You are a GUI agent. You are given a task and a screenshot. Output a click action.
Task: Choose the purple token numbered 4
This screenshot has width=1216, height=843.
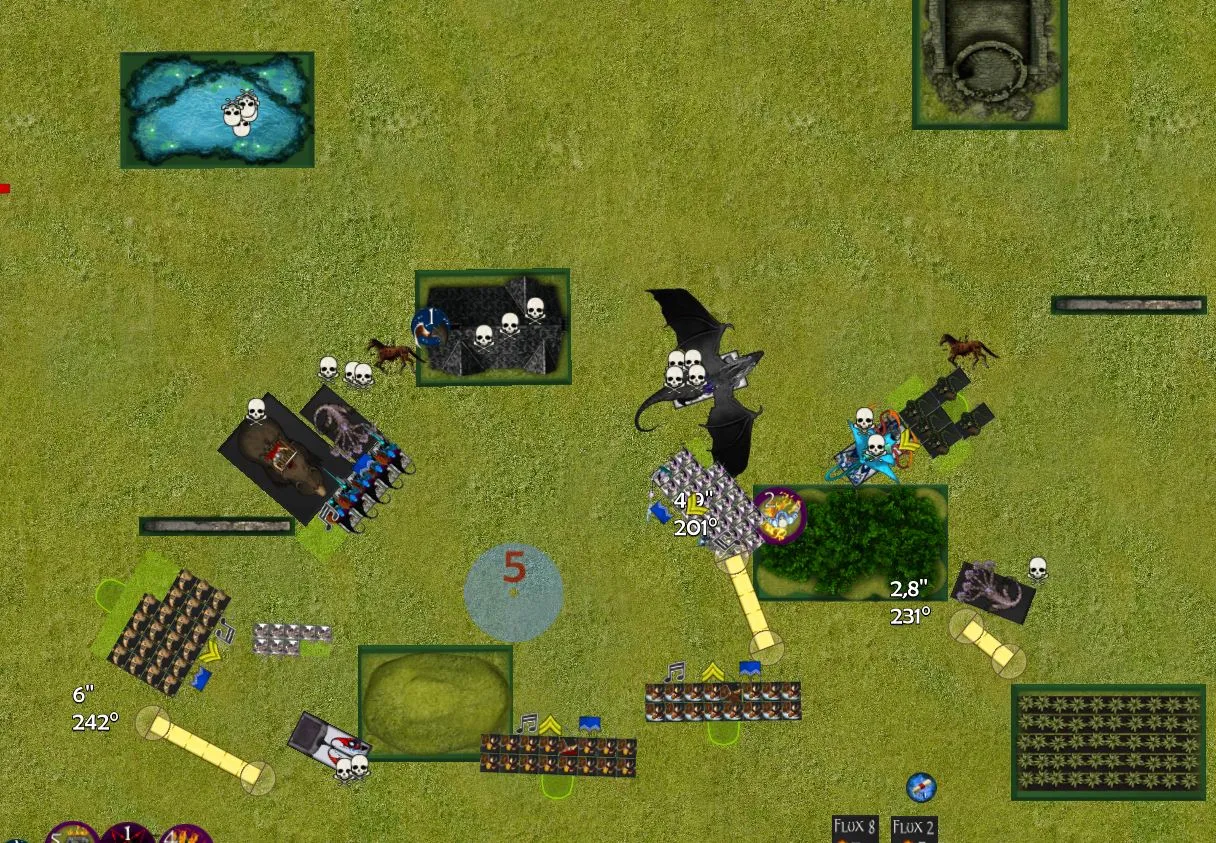[185, 834]
